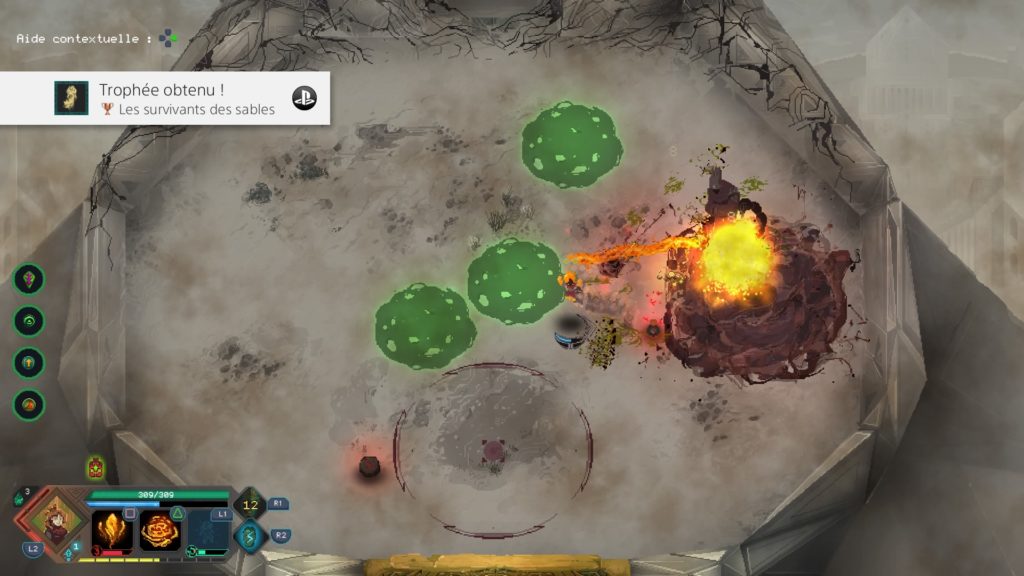
Task: Activate the fiery rose ability
Action: (160, 531)
